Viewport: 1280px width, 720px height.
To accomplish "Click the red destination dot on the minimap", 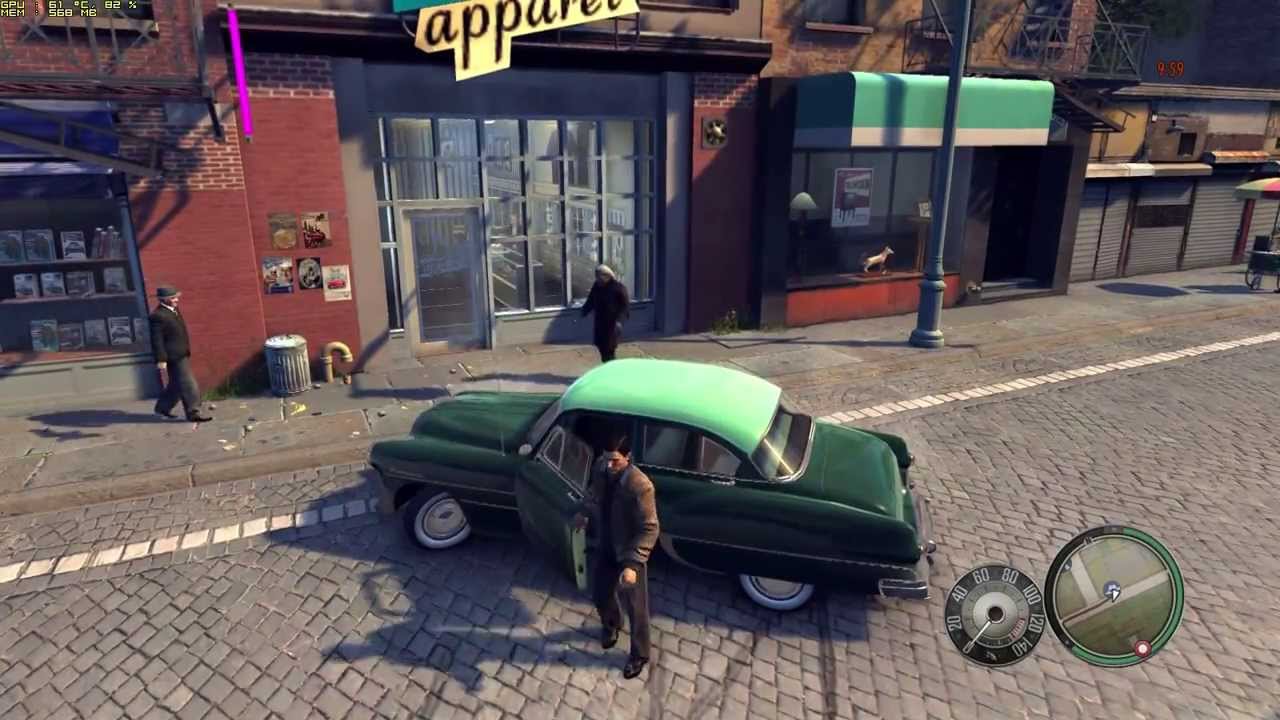I will click(1141, 648).
